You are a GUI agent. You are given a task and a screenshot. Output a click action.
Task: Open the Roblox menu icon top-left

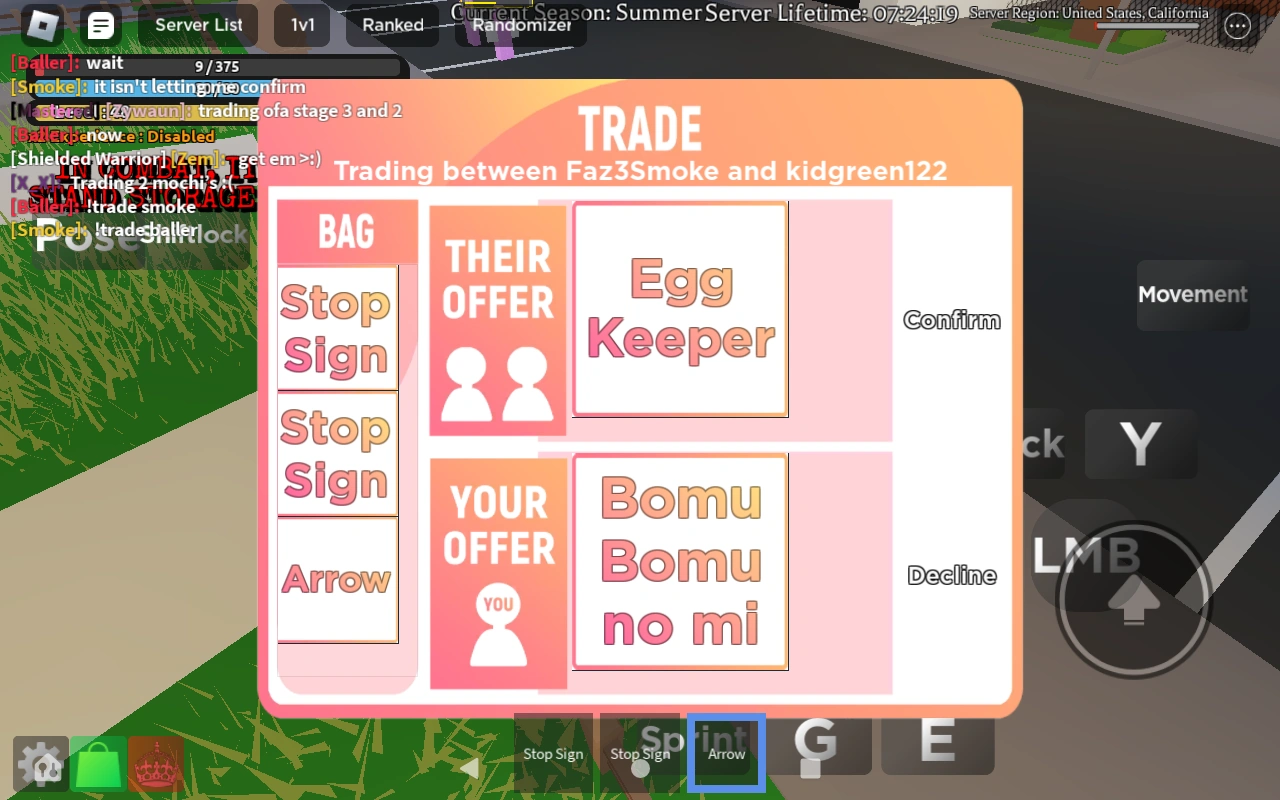[41, 26]
